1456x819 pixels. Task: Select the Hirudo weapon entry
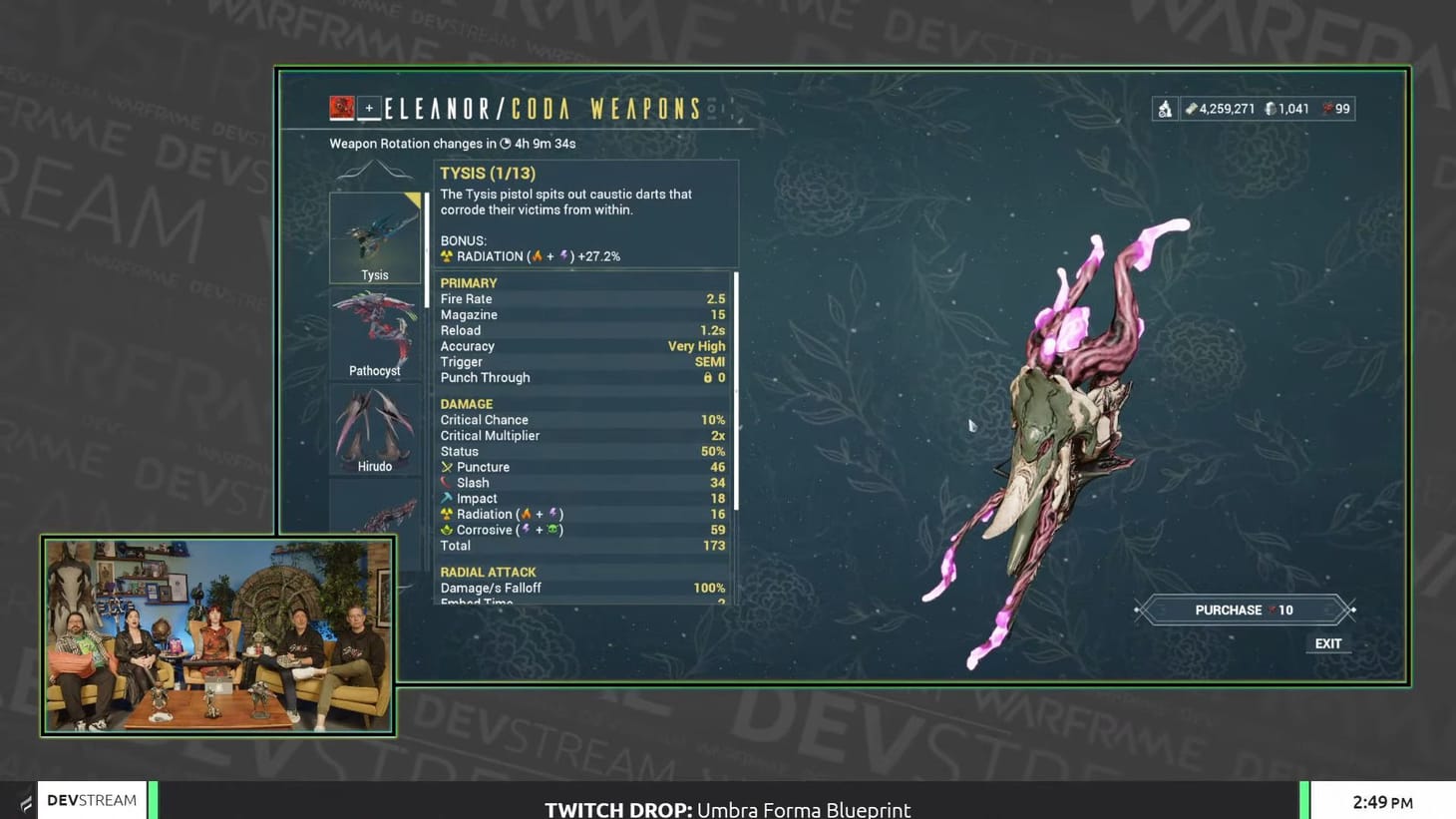point(375,425)
